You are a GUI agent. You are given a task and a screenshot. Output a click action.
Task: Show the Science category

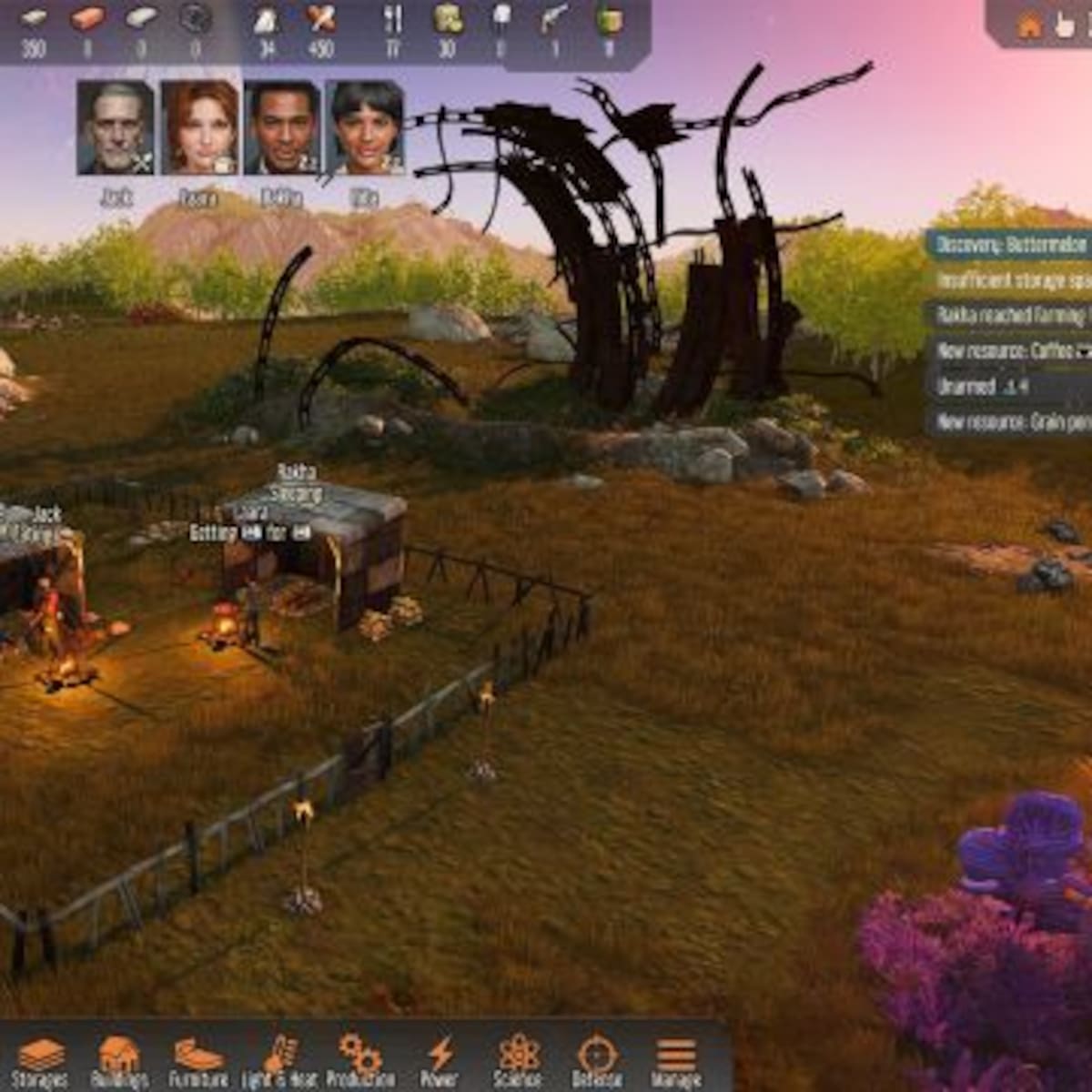pos(517,1061)
